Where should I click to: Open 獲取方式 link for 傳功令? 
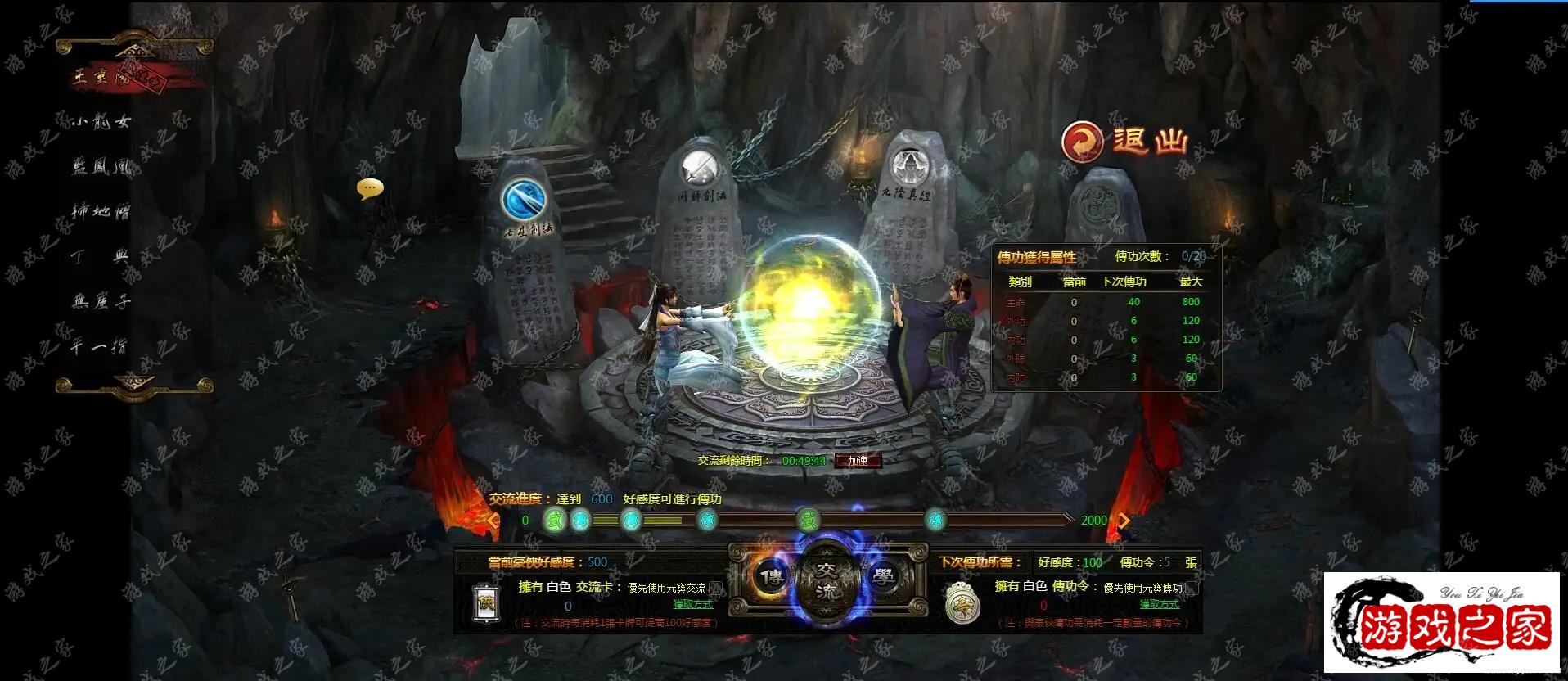(x=1159, y=604)
